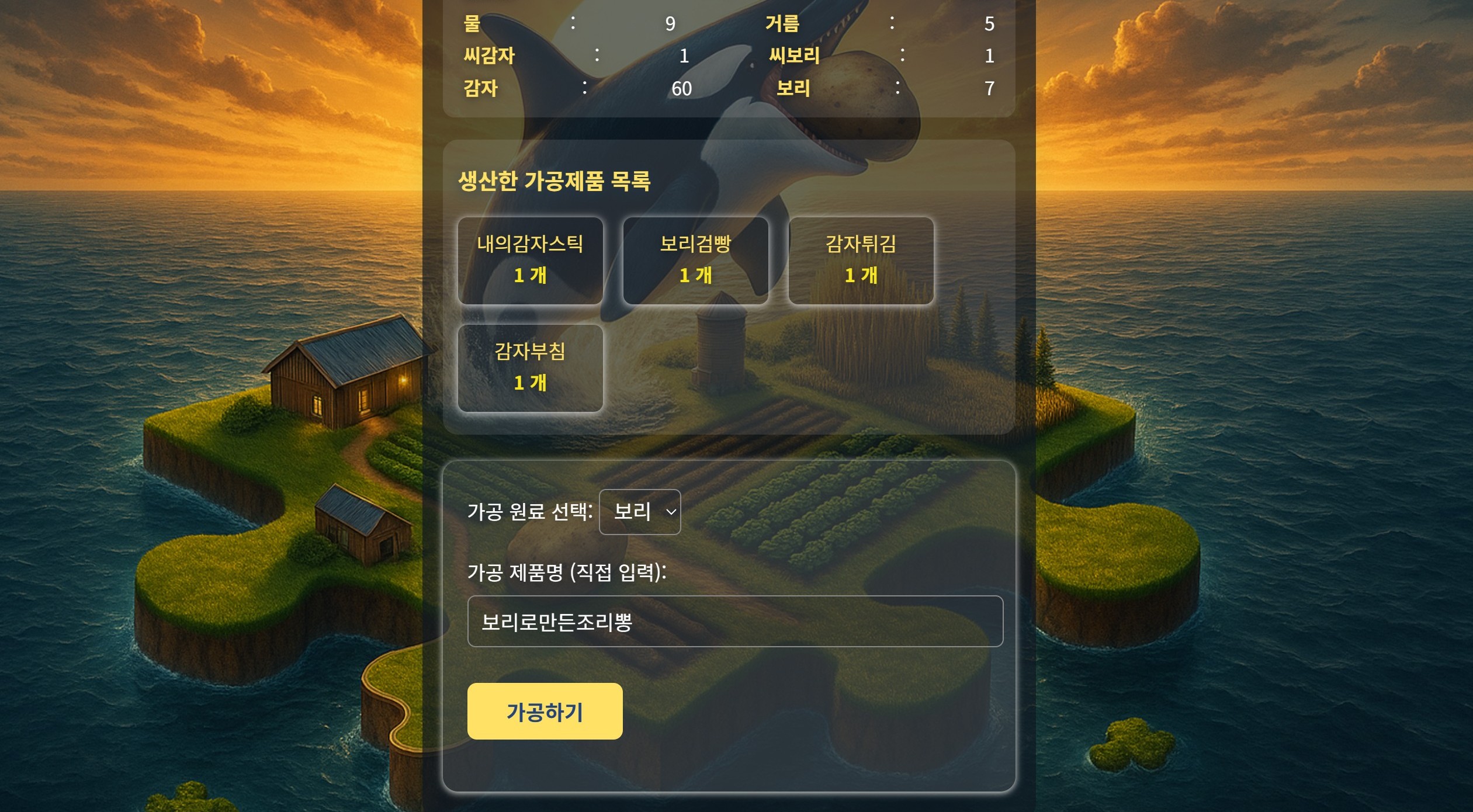Expand the raw material selection combo box
Image resolution: width=1473 pixels, height=812 pixels.
coord(640,512)
